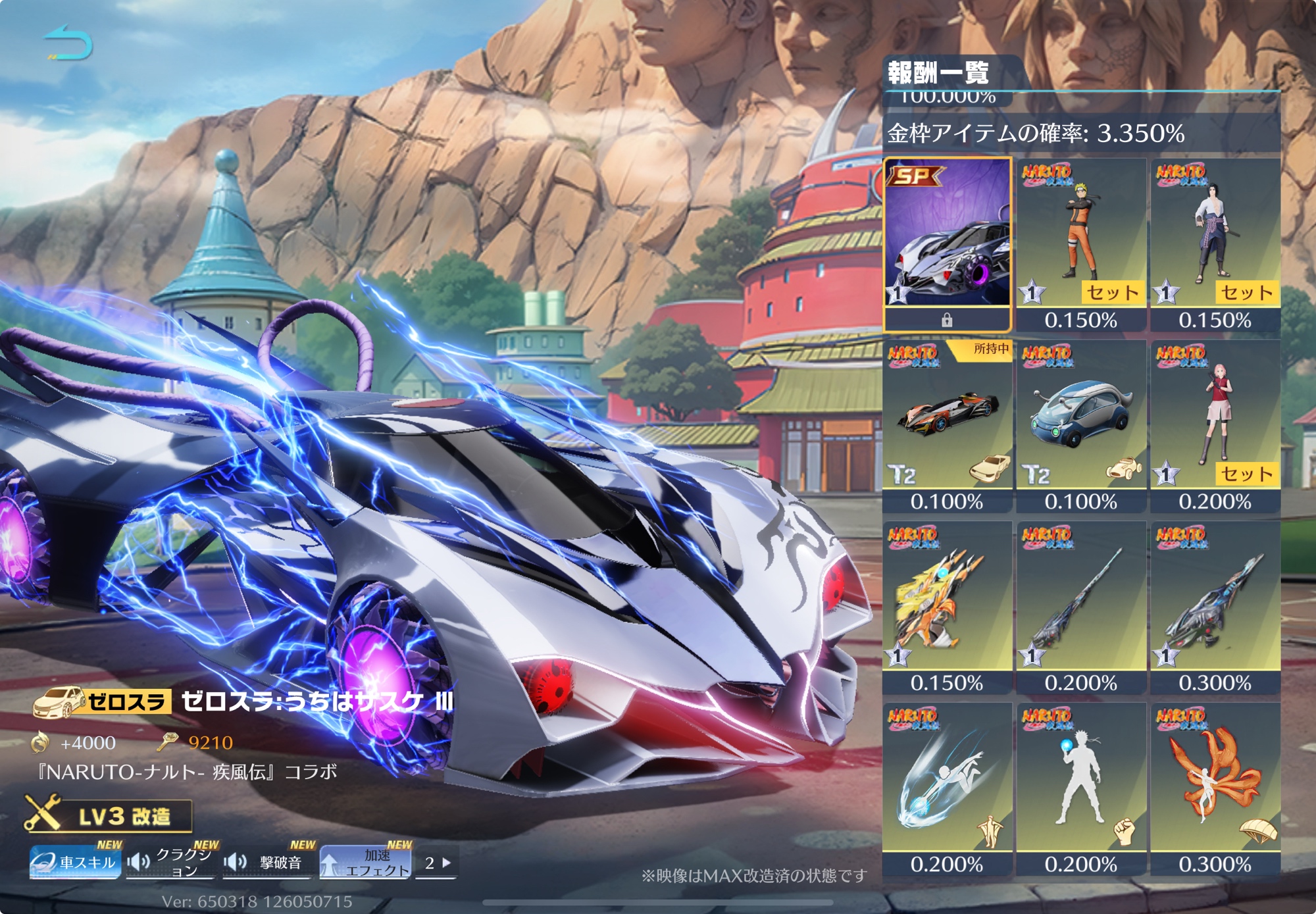
Task: Select the owned orange race car reward
Action: pyautogui.click(x=947, y=424)
